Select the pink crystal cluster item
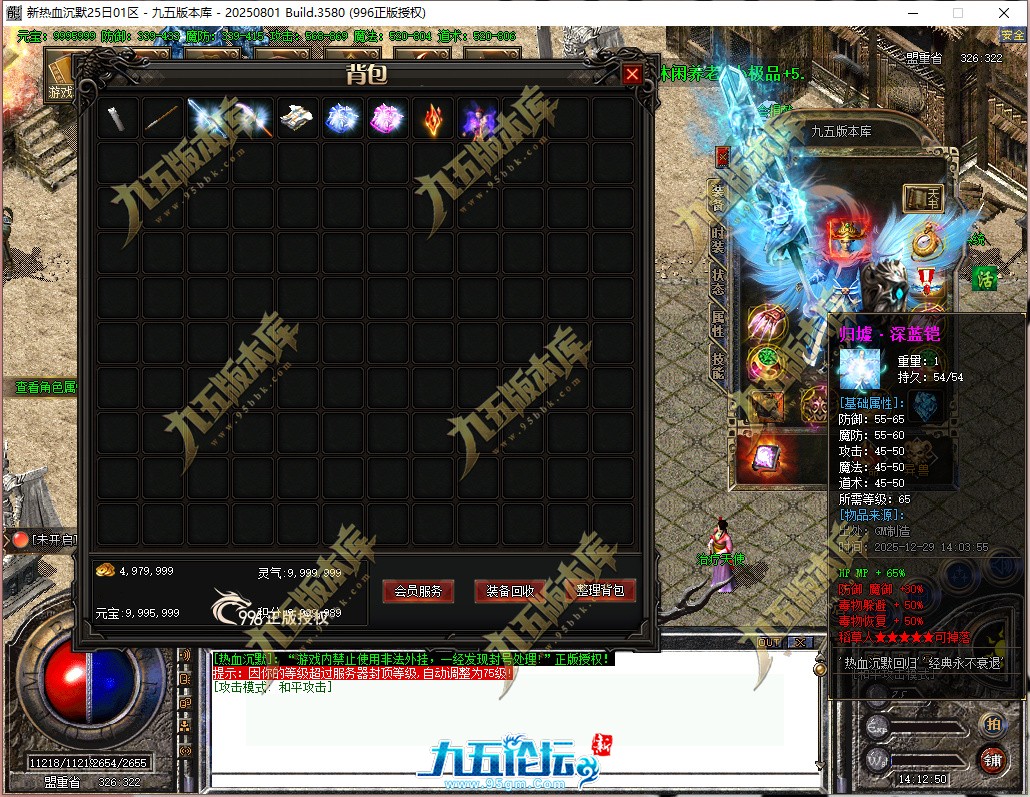 pos(386,119)
